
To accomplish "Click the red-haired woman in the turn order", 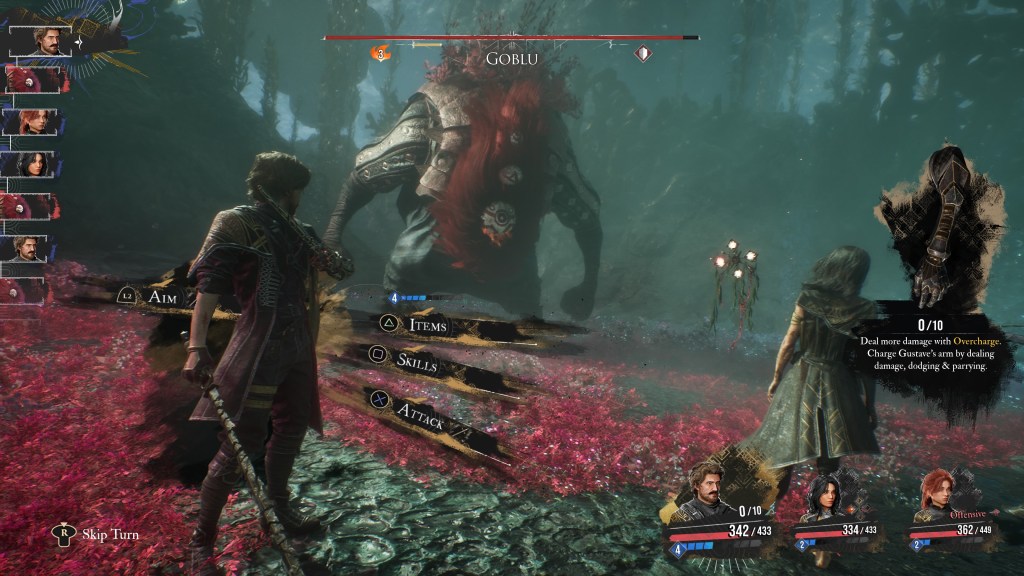I will click(x=29, y=122).
